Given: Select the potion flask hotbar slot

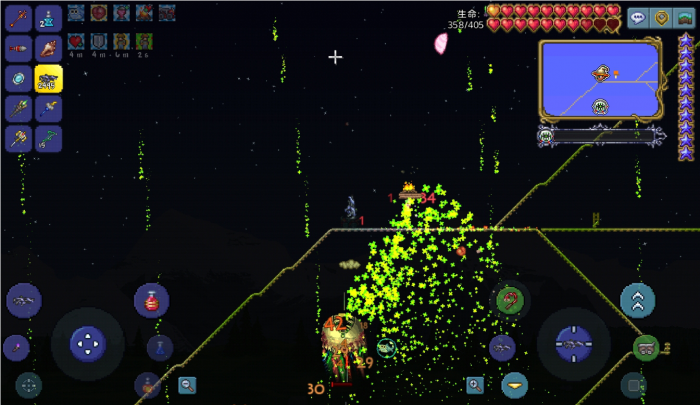Looking at the screenshot, I should pyautogui.click(x=48, y=18).
